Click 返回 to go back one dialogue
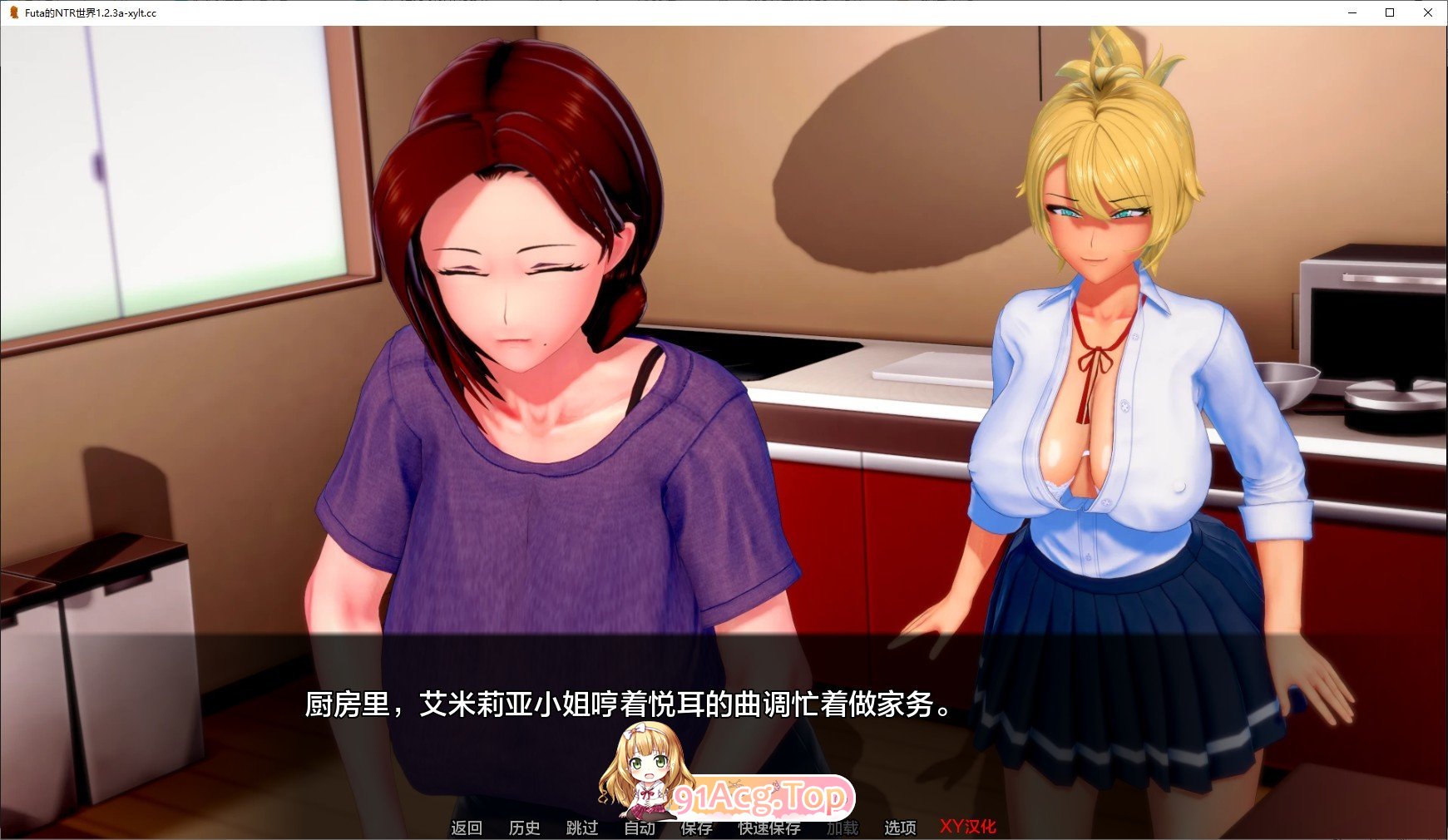Screen dimensions: 1448x840 coord(467,828)
